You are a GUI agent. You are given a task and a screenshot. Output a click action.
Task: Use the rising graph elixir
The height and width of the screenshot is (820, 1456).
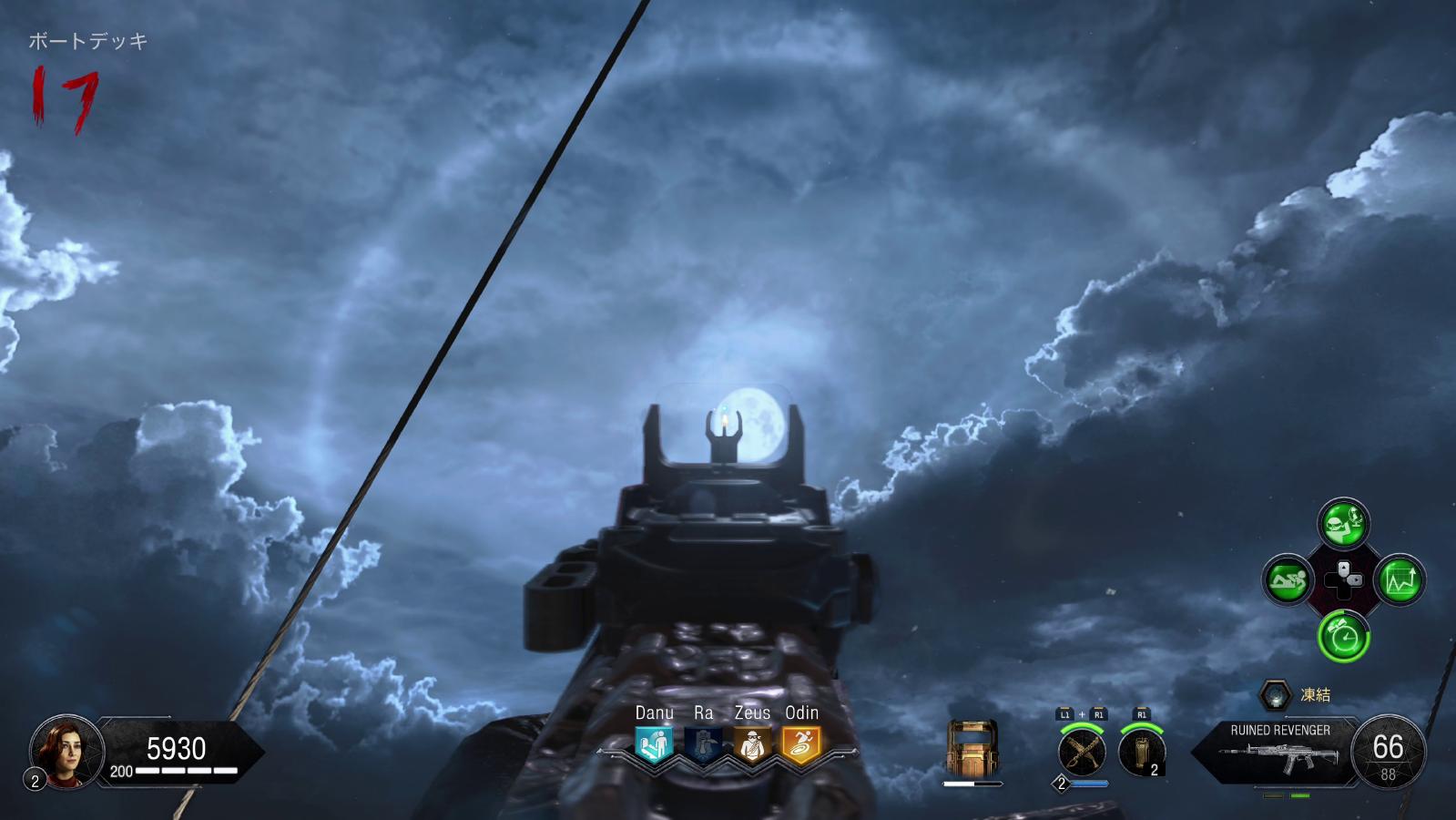click(x=1400, y=580)
